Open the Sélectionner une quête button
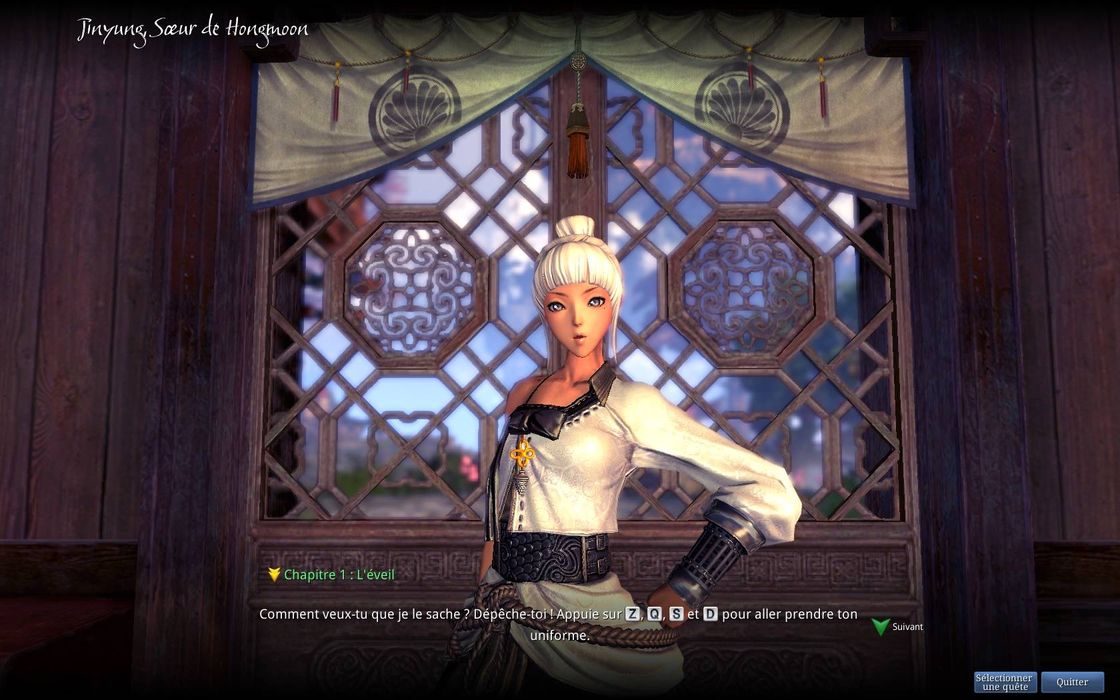 pos(1004,682)
